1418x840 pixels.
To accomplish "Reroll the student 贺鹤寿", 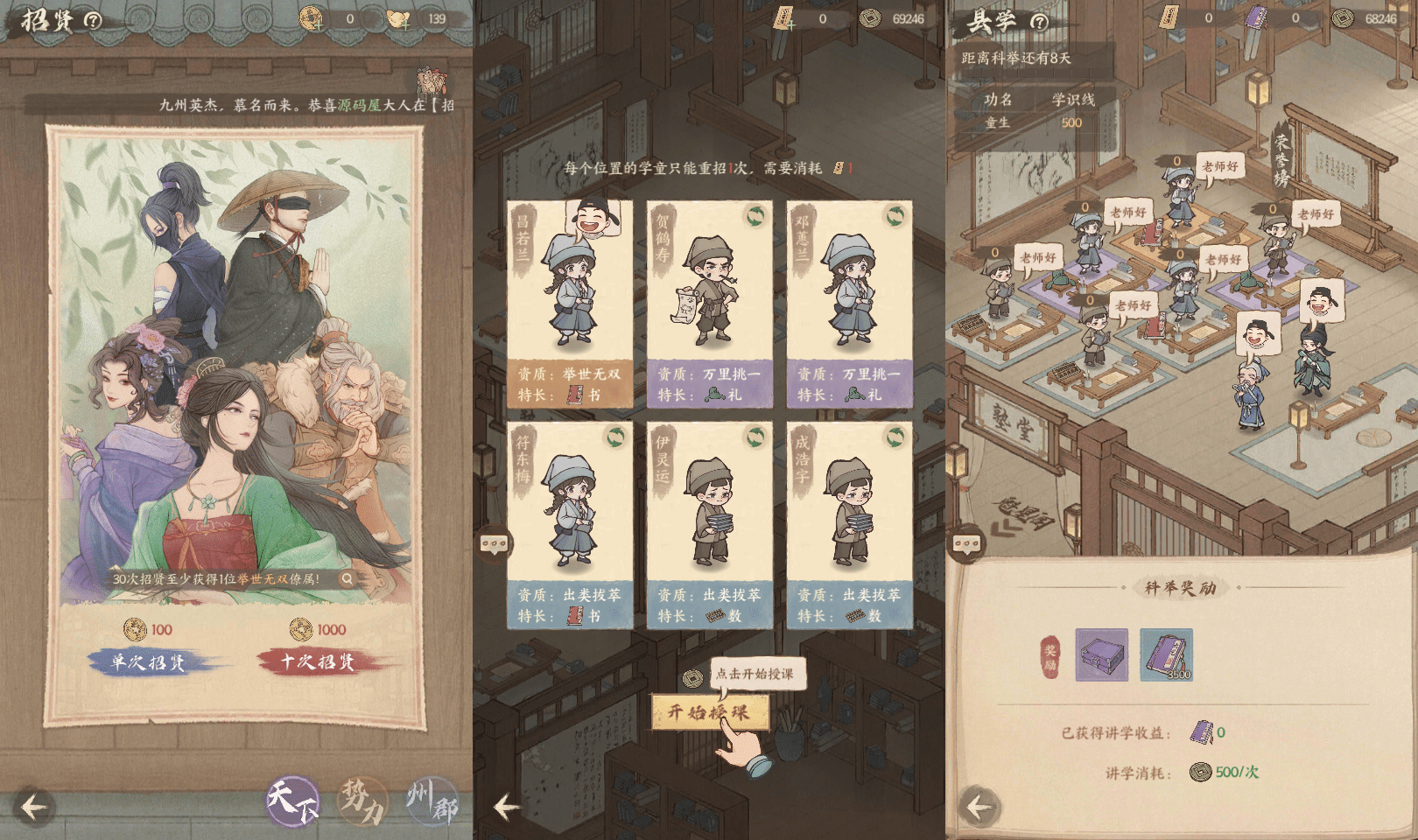I will tap(755, 216).
